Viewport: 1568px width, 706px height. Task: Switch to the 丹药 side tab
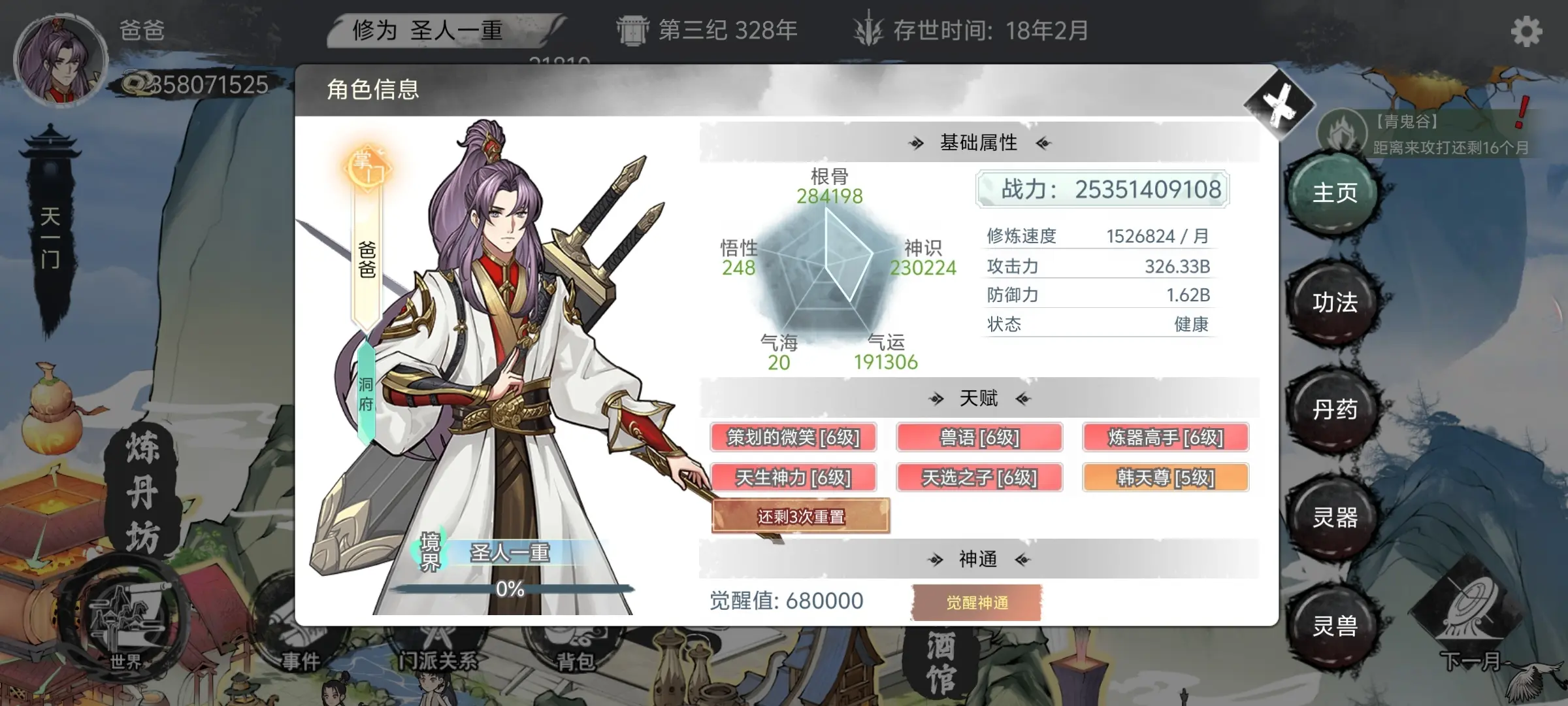1333,412
